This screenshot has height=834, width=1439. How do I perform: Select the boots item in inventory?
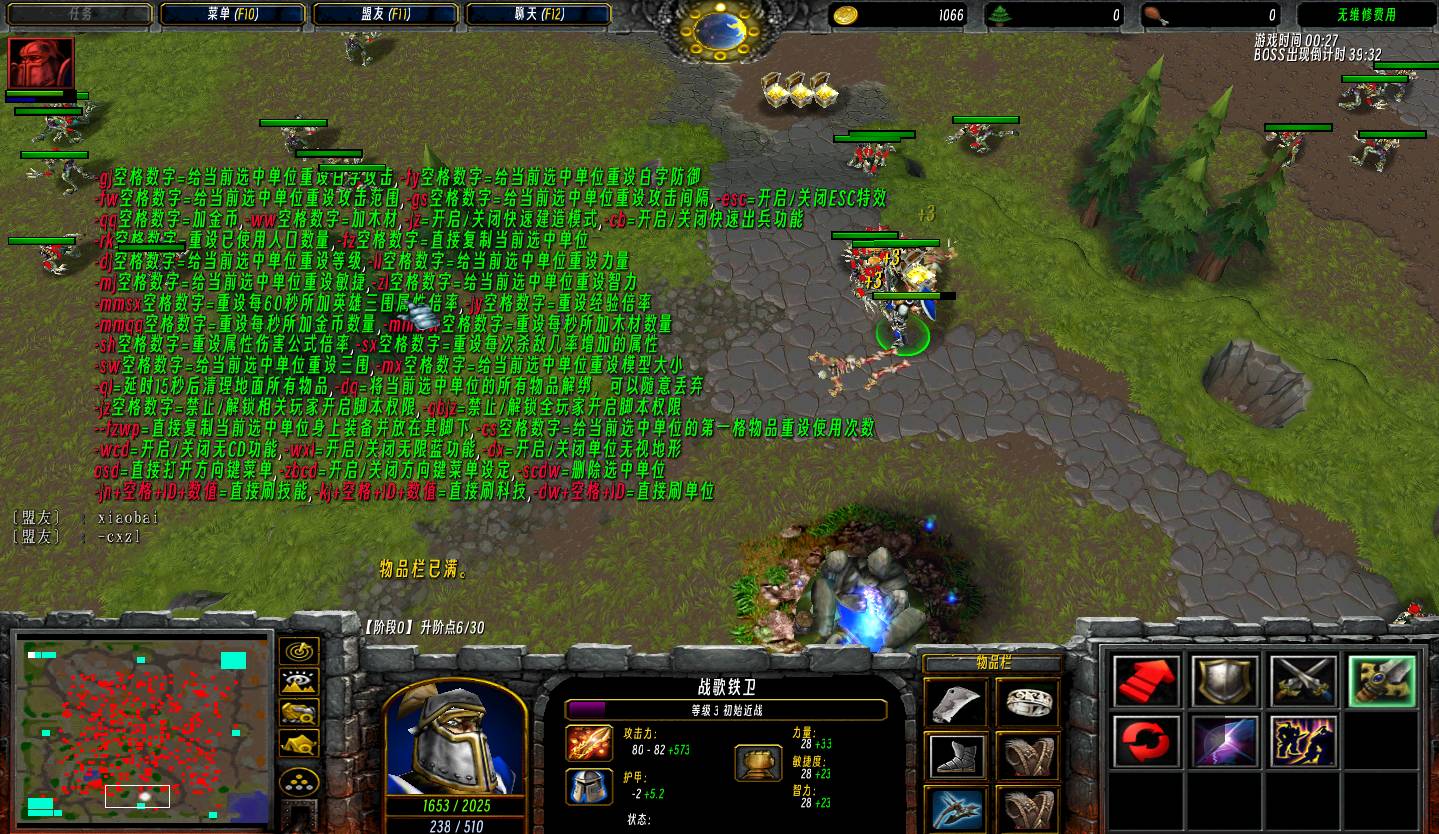point(956,756)
